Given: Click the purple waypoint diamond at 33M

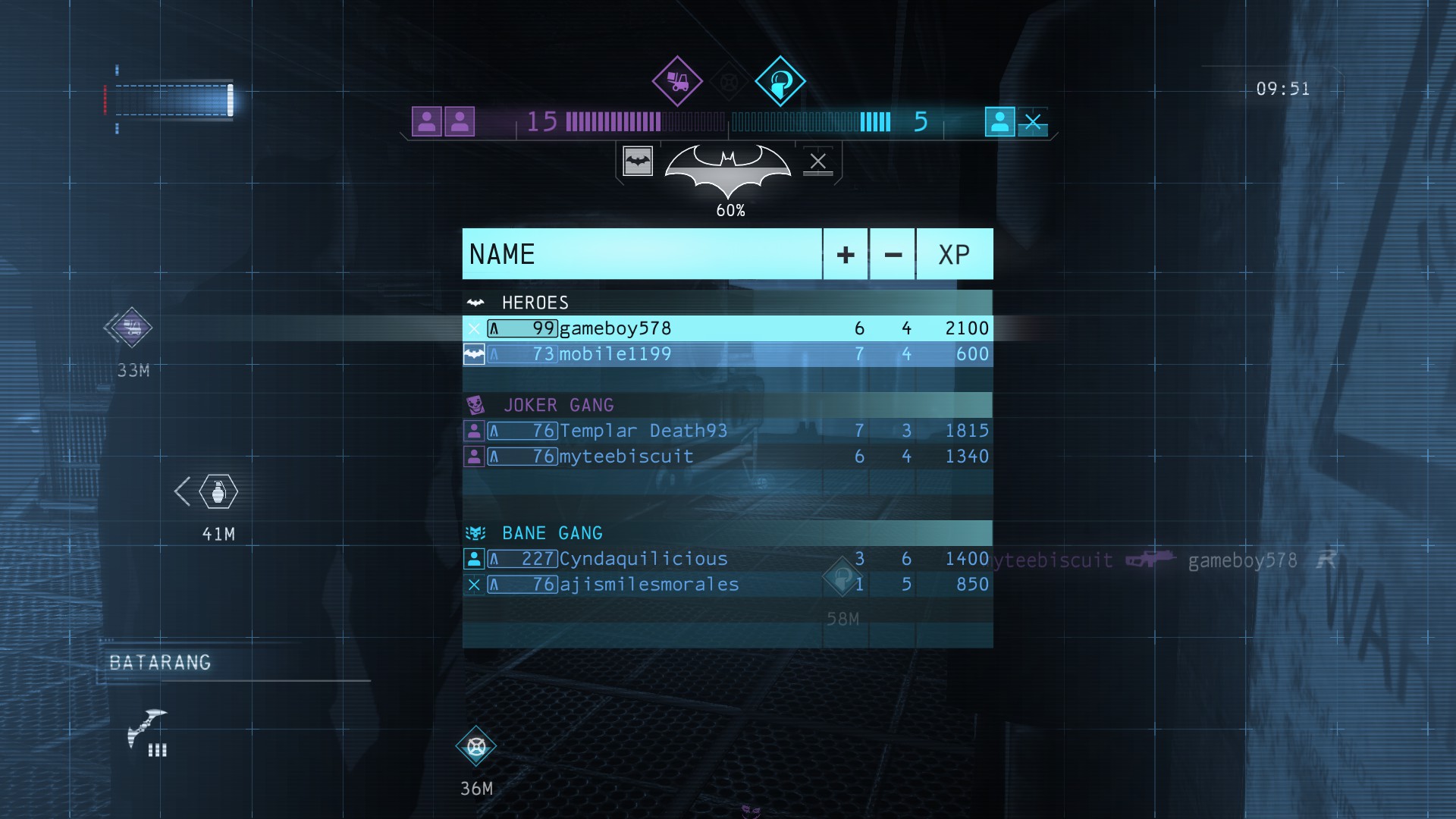Looking at the screenshot, I should click(x=131, y=328).
